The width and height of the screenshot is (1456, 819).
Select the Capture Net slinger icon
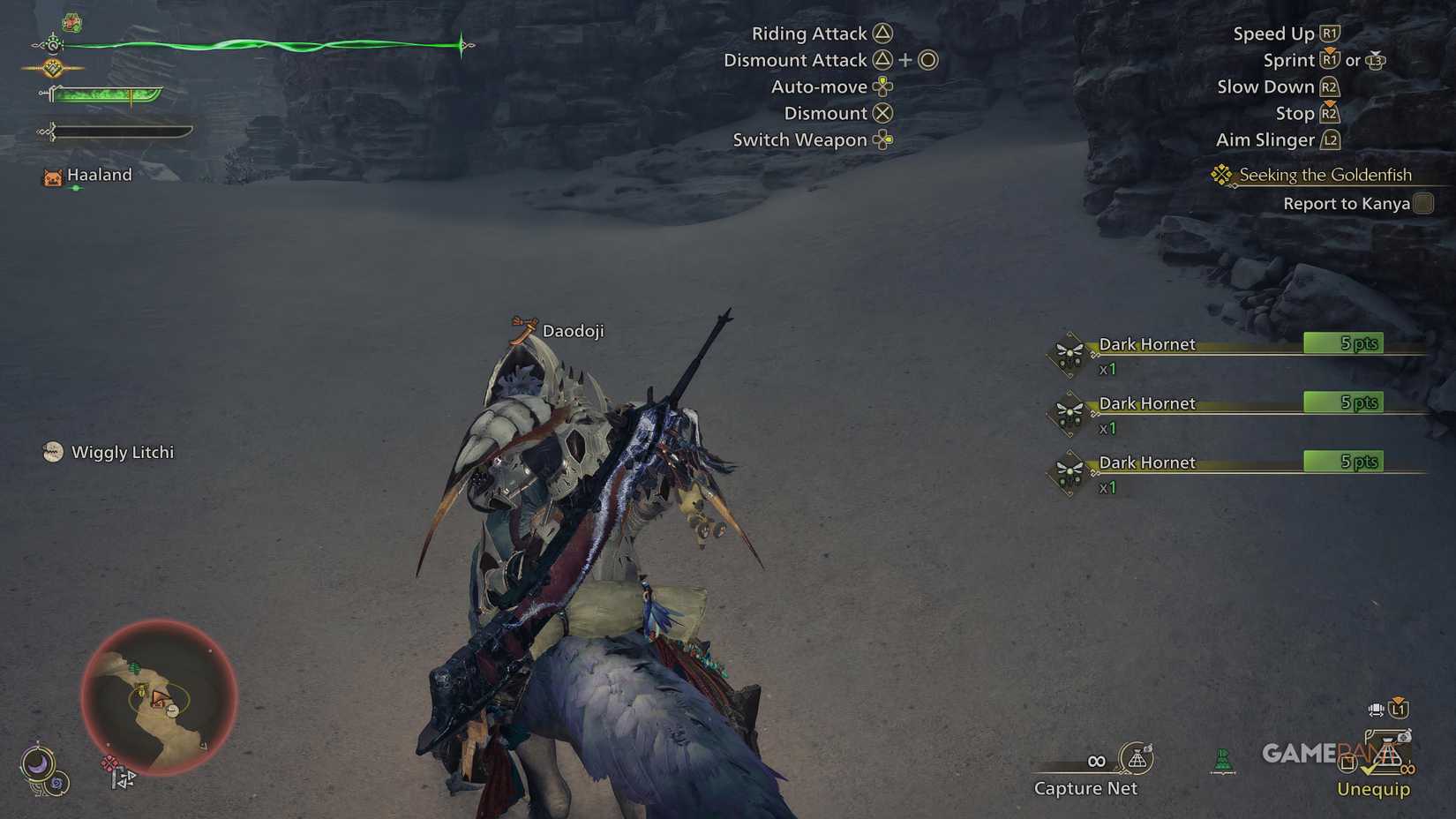click(x=1137, y=759)
